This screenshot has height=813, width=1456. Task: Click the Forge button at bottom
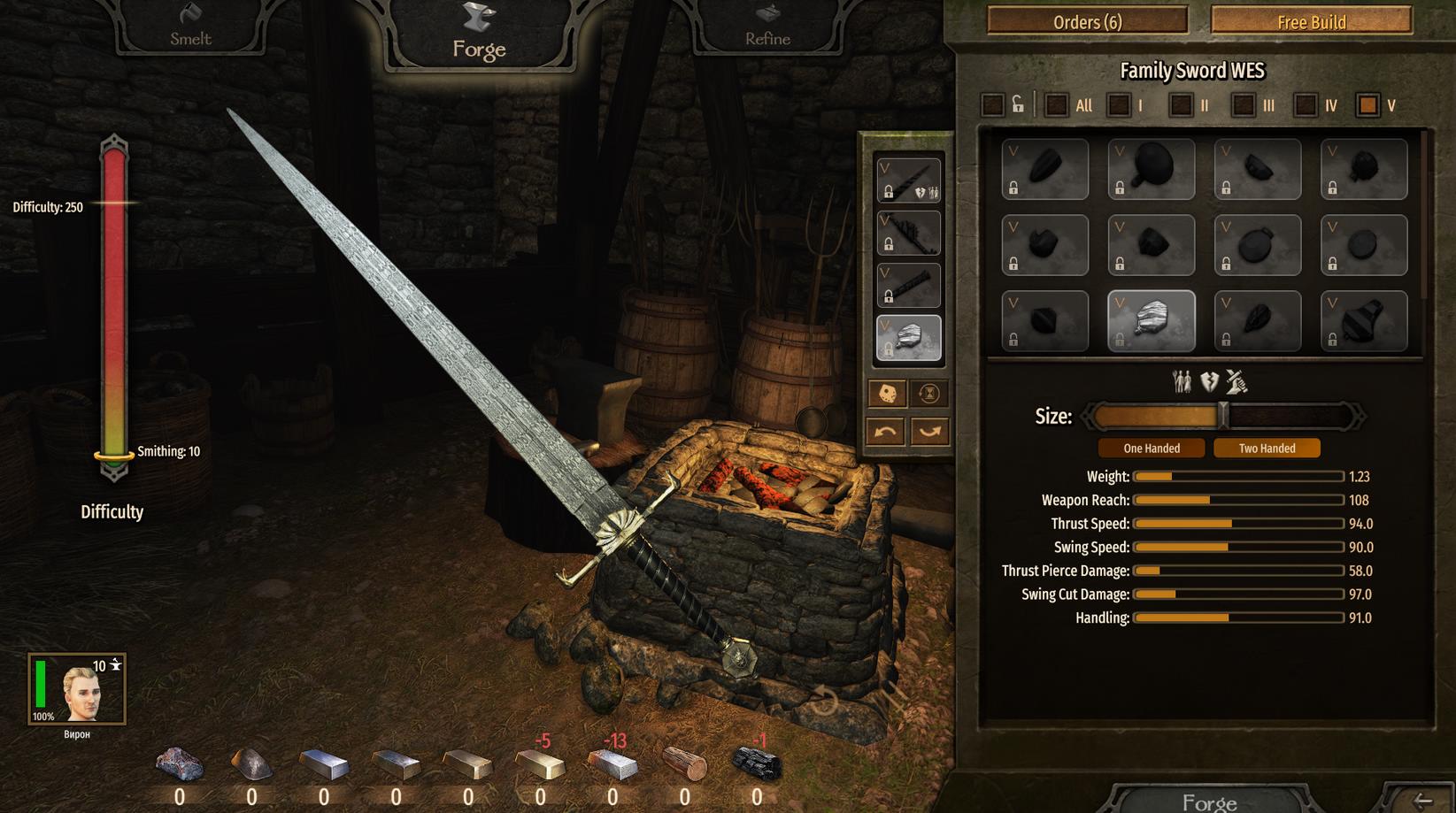pos(1209,801)
